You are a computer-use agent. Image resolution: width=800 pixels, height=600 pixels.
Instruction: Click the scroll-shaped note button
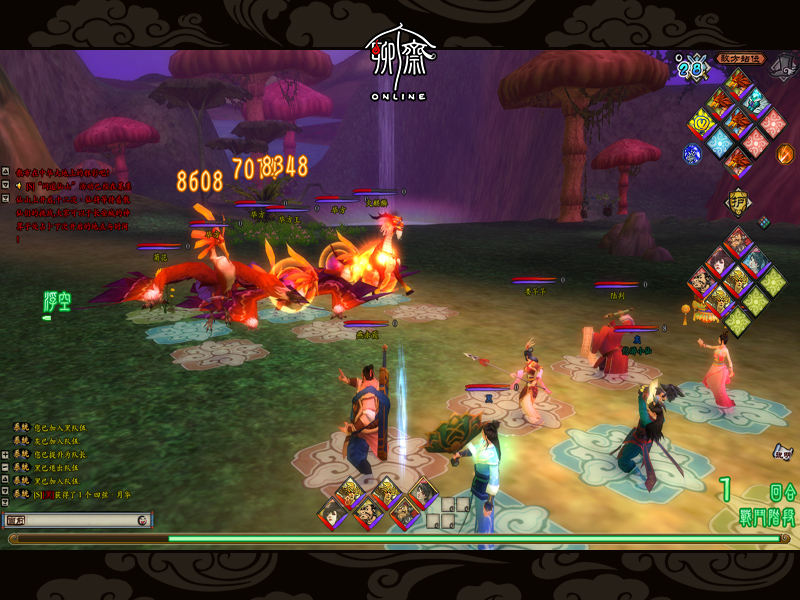pos(781,453)
